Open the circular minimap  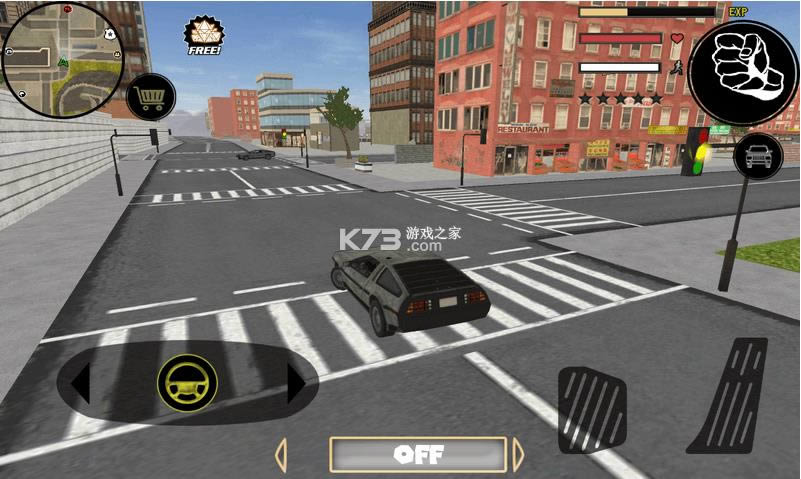tap(62, 47)
